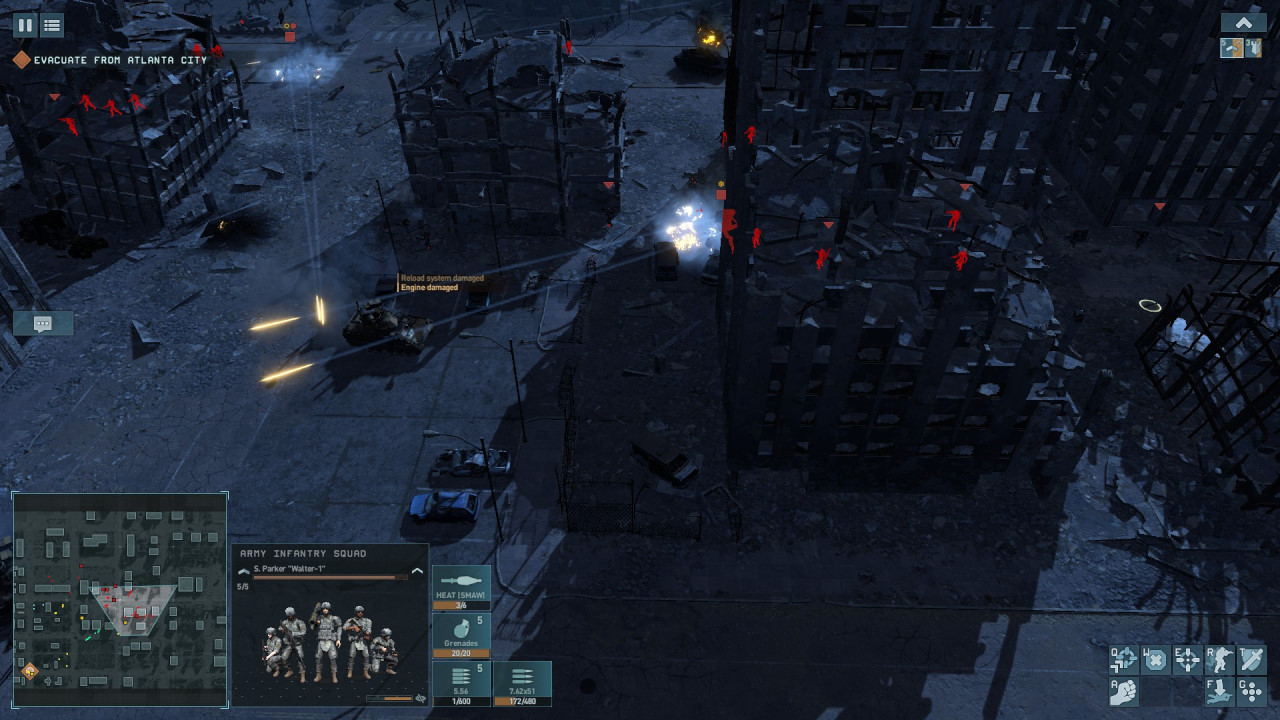
Task: Click the tactical minimap
Action: tap(120, 598)
